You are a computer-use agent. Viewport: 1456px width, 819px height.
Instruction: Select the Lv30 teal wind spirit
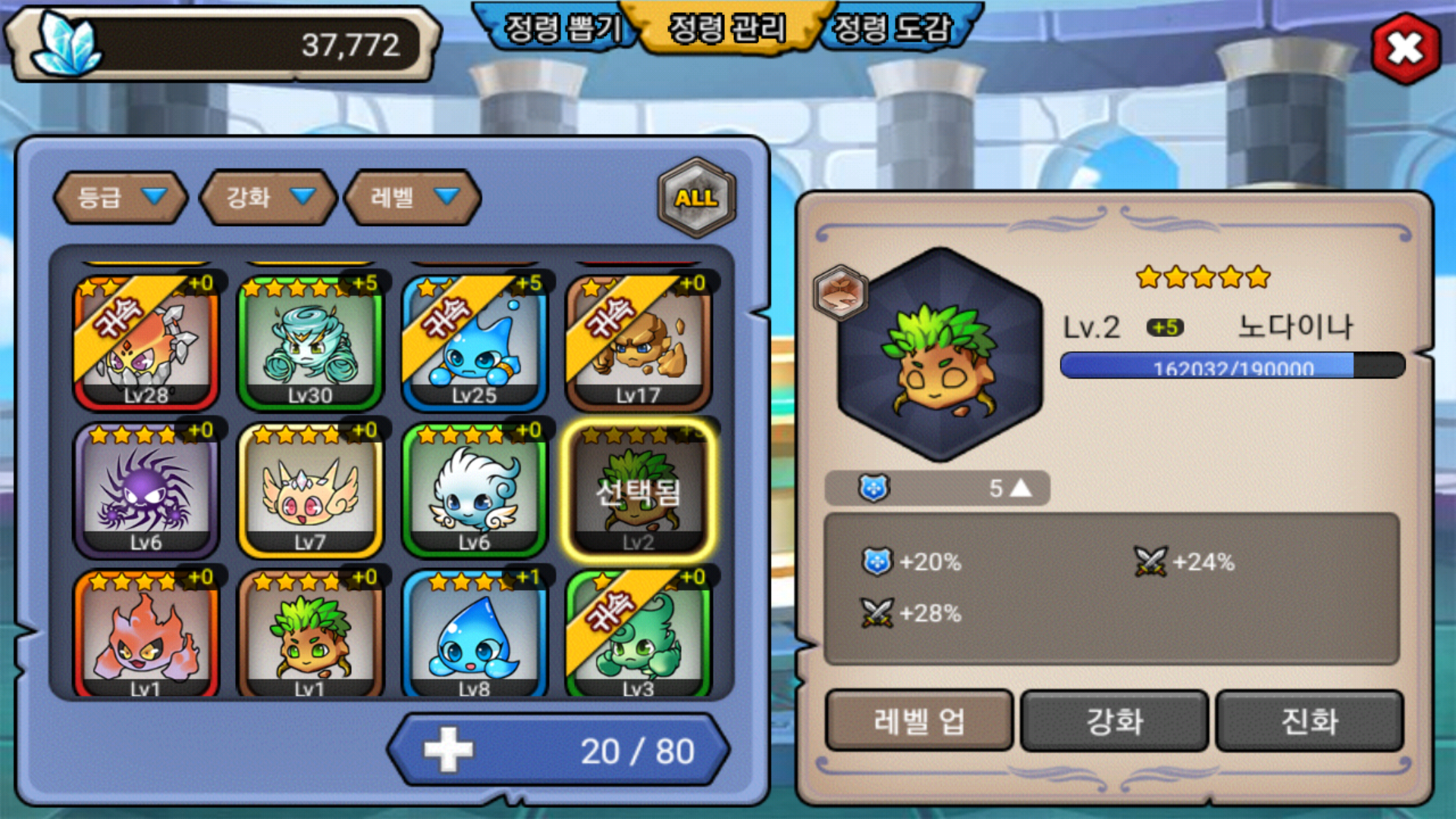point(310,343)
